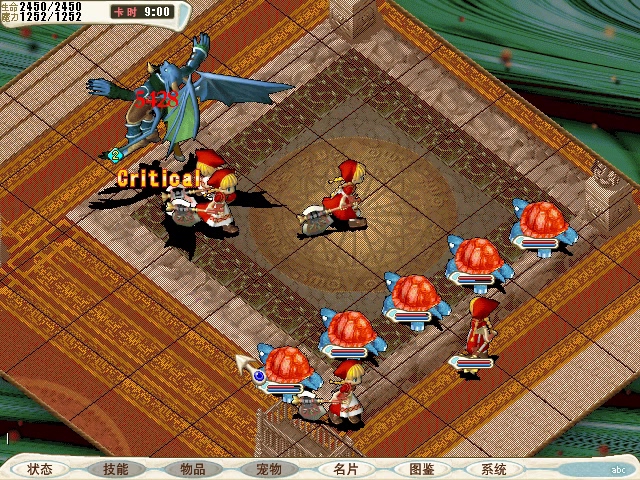
Task: Toggle the abc input mode indicator
Action: pyautogui.click(x=619, y=469)
